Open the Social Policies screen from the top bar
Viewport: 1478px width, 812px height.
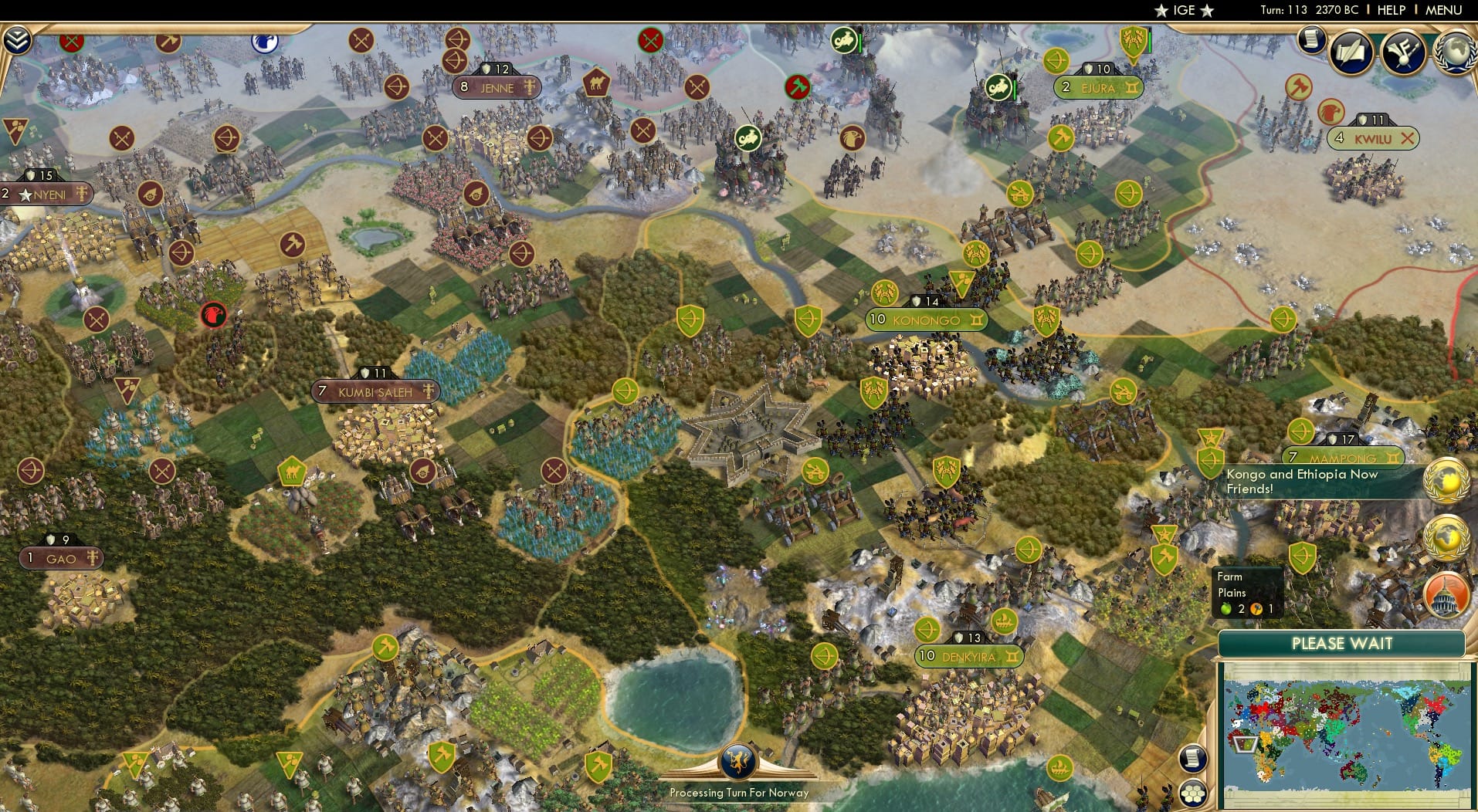click(1349, 53)
